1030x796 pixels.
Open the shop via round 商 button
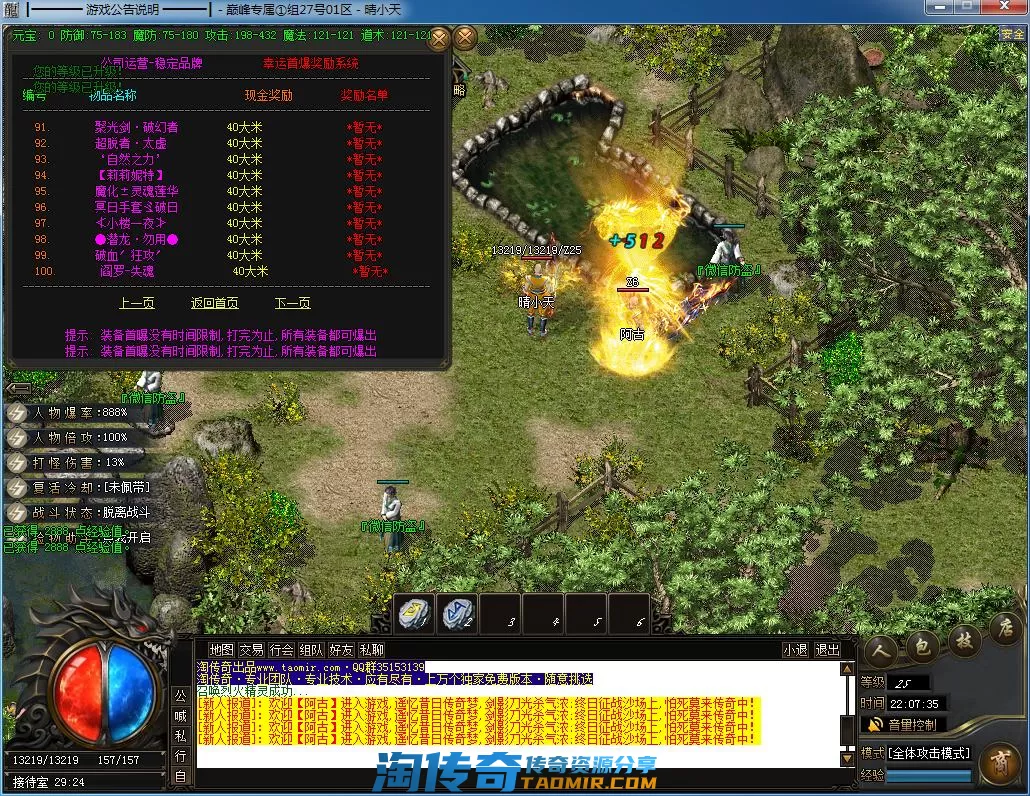tap(1000, 765)
